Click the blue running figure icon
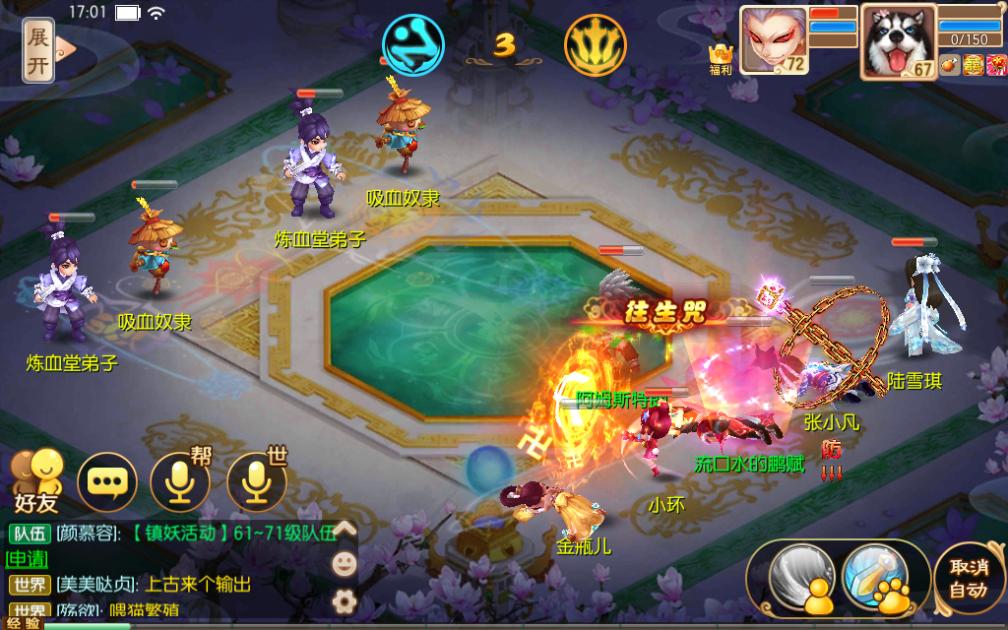Screen dimensions: 1008x630 click(x=413, y=45)
